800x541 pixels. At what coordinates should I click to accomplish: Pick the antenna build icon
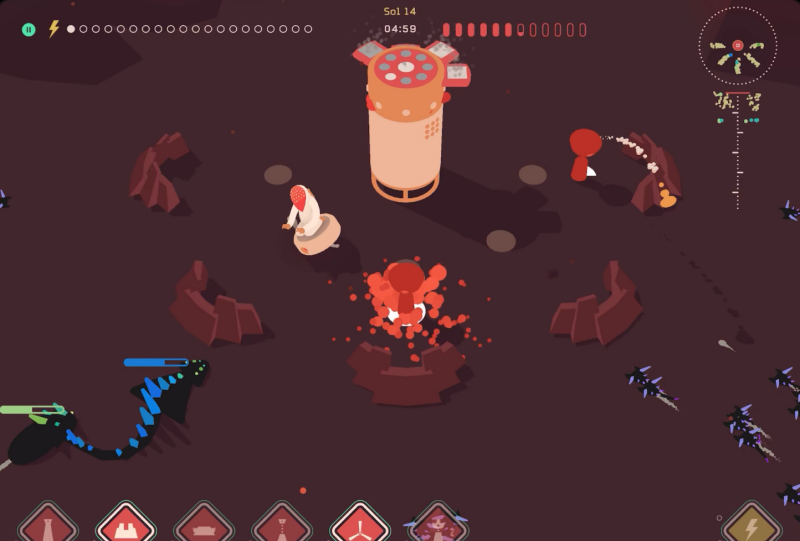(282, 526)
